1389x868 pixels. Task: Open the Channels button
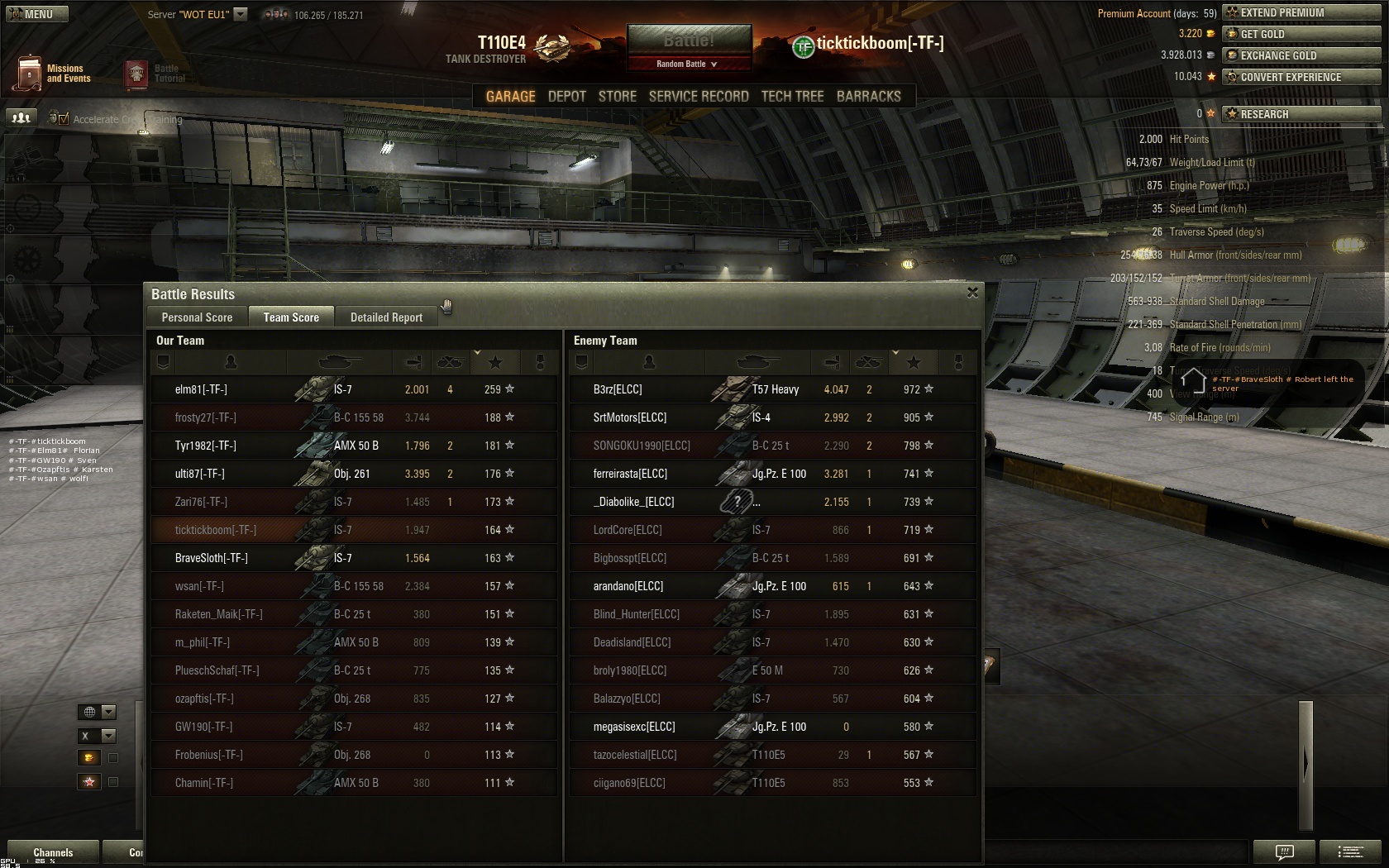(x=53, y=852)
